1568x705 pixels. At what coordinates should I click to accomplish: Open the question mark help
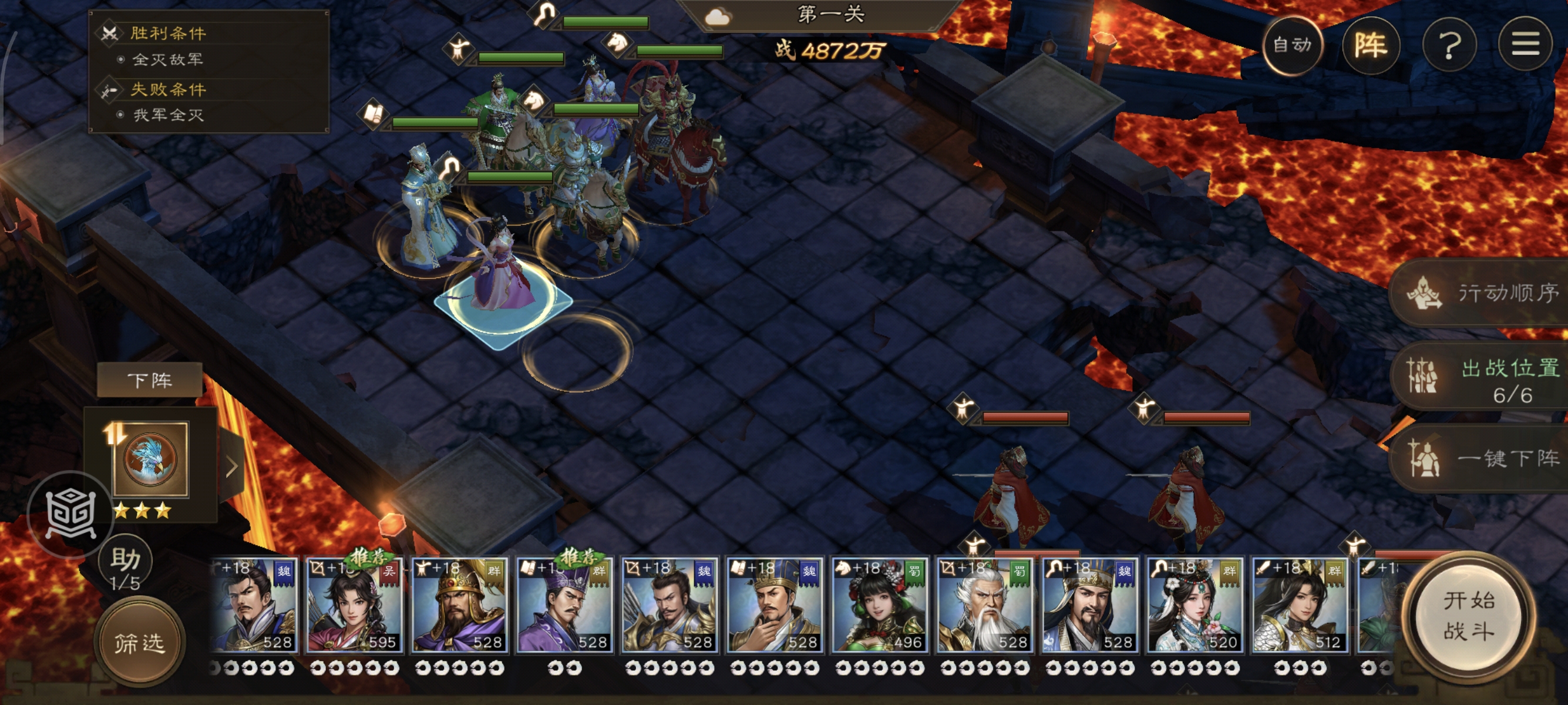pyautogui.click(x=1449, y=45)
